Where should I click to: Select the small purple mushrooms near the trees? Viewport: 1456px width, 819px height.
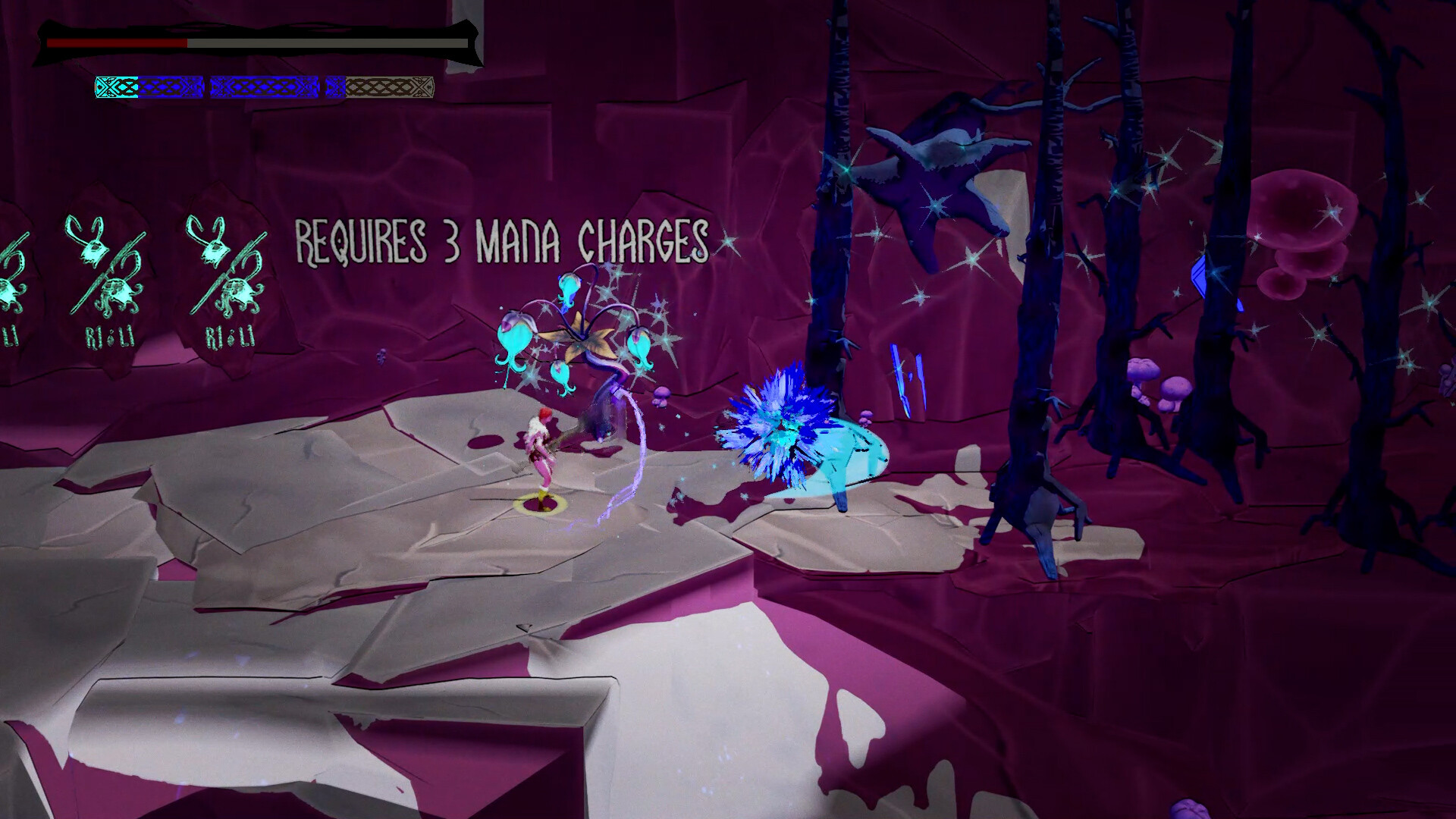point(1145,379)
